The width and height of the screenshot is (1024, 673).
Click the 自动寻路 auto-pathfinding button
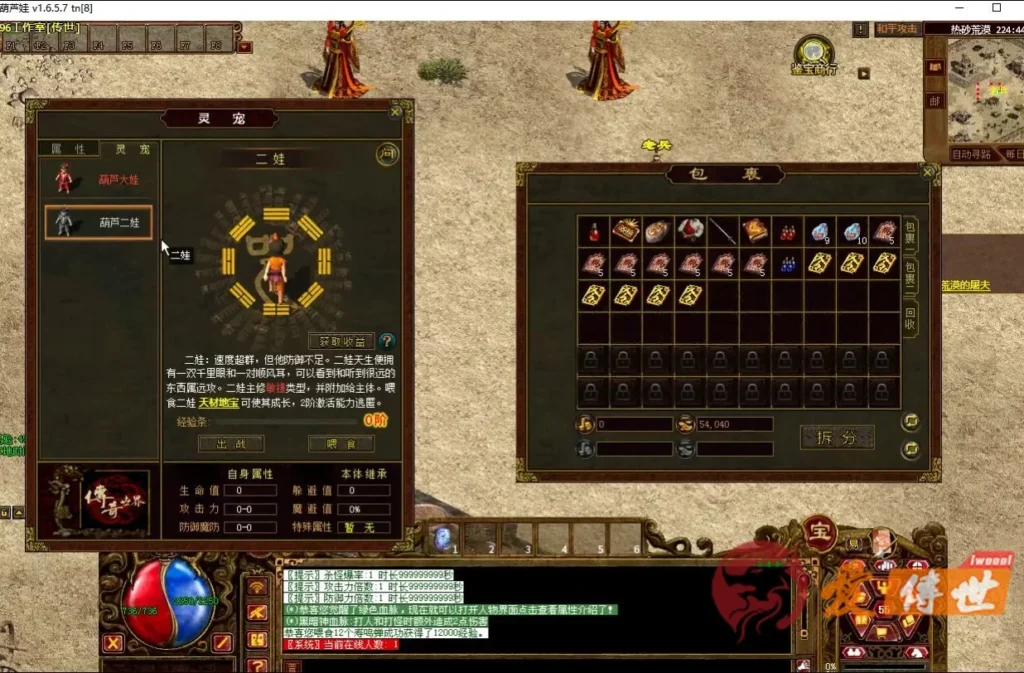coord(972,155)
